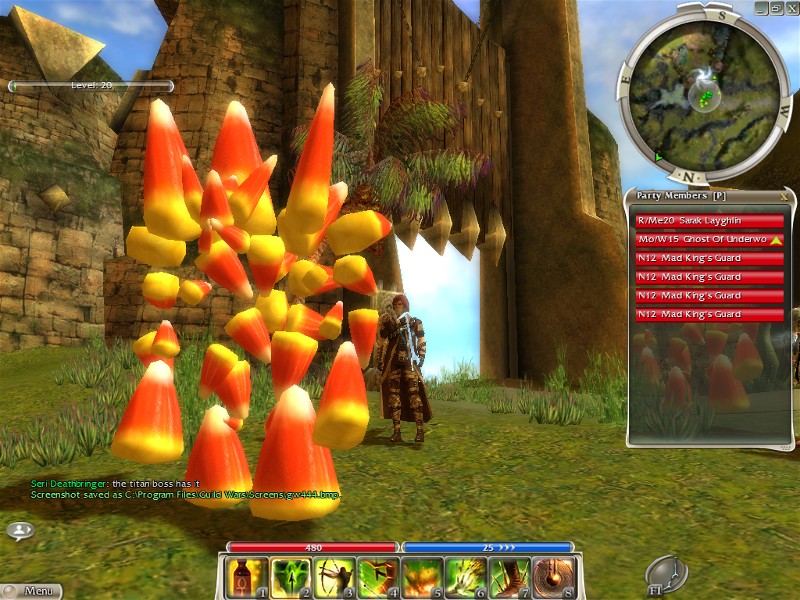This screenshot has height=600, width=800.
Task: Use the round signet skill in slot 8
Action: (554, 578)
